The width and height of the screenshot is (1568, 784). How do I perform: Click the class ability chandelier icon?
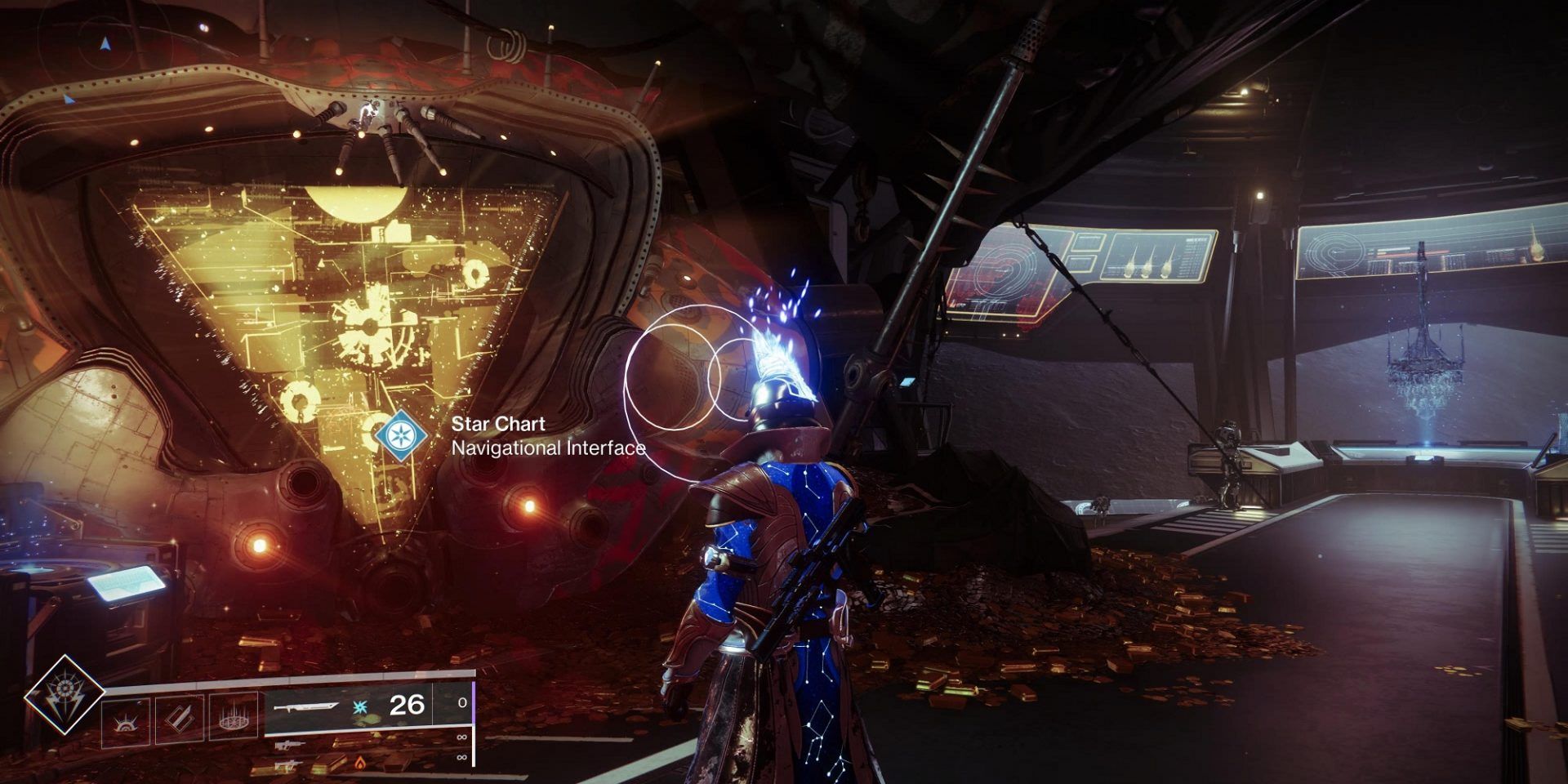point(233,717)
